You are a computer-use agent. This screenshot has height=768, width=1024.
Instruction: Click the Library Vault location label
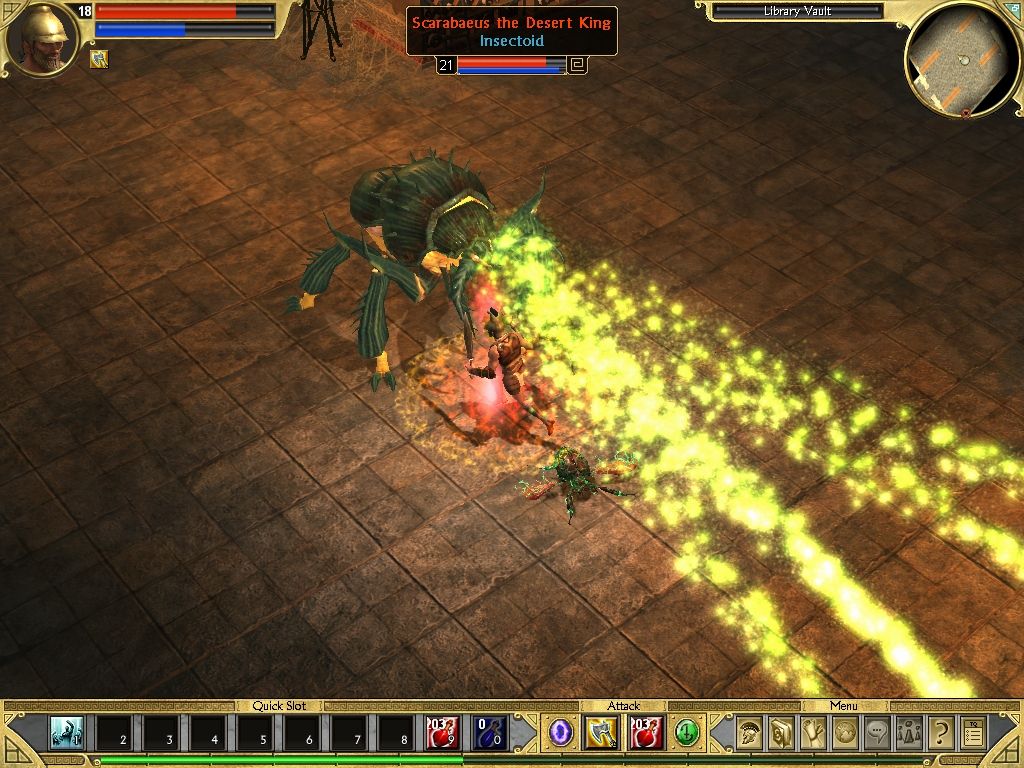[796, 11]
